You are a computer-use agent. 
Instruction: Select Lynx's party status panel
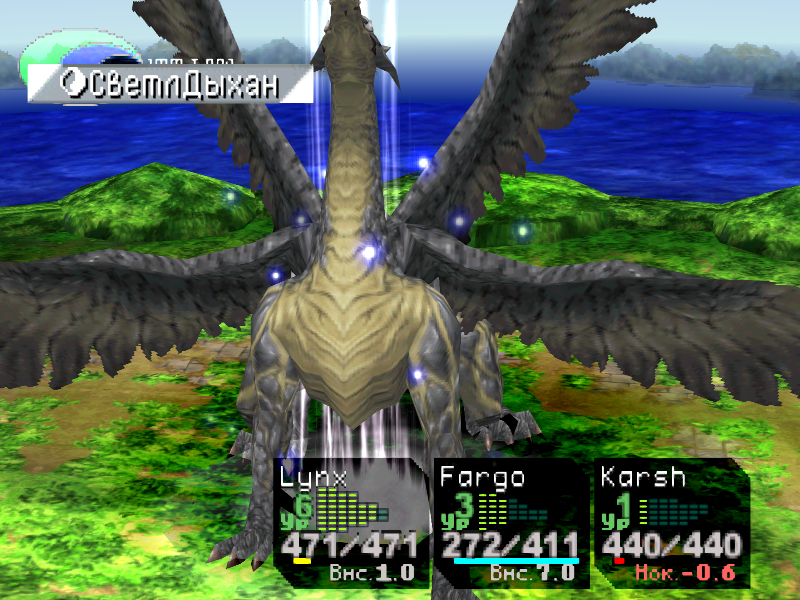pos(349,523)
